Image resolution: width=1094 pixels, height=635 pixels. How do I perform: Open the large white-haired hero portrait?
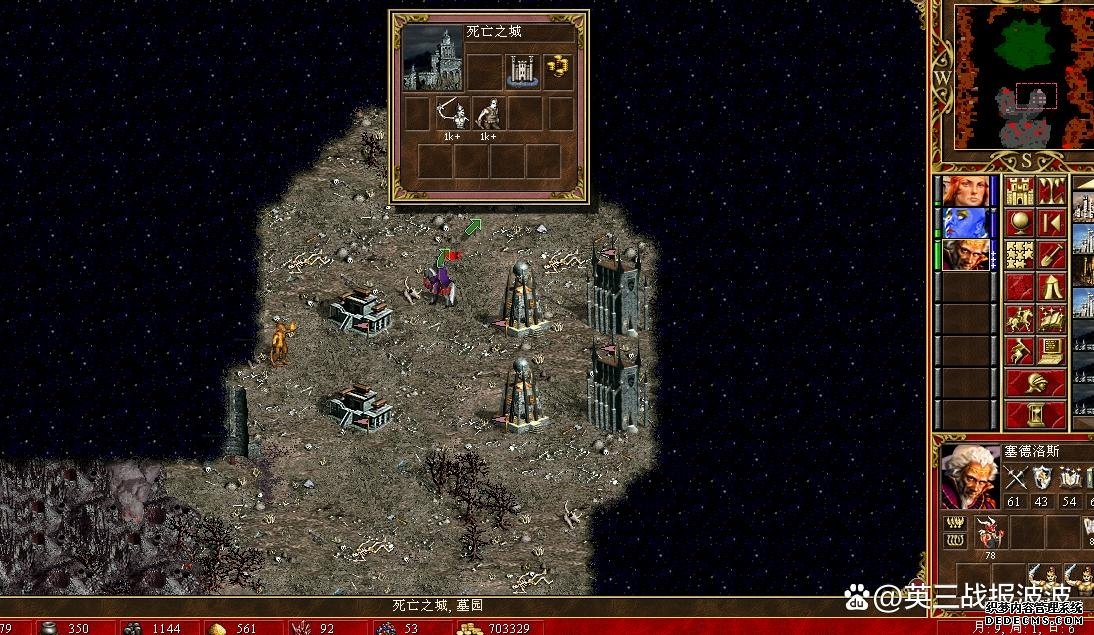coord(968,476)
